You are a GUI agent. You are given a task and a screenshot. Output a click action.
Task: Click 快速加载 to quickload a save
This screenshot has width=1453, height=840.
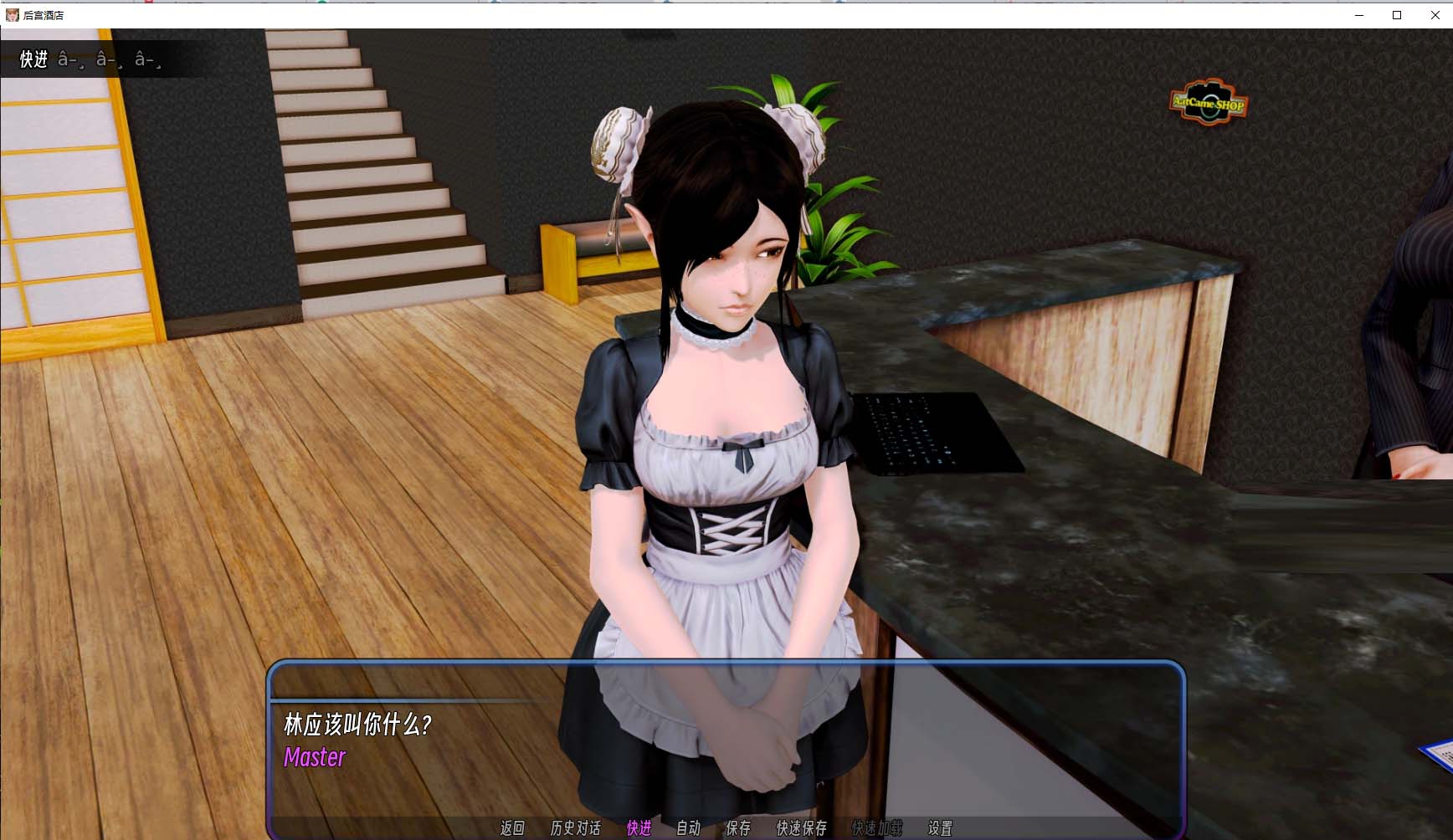[876, 828]
